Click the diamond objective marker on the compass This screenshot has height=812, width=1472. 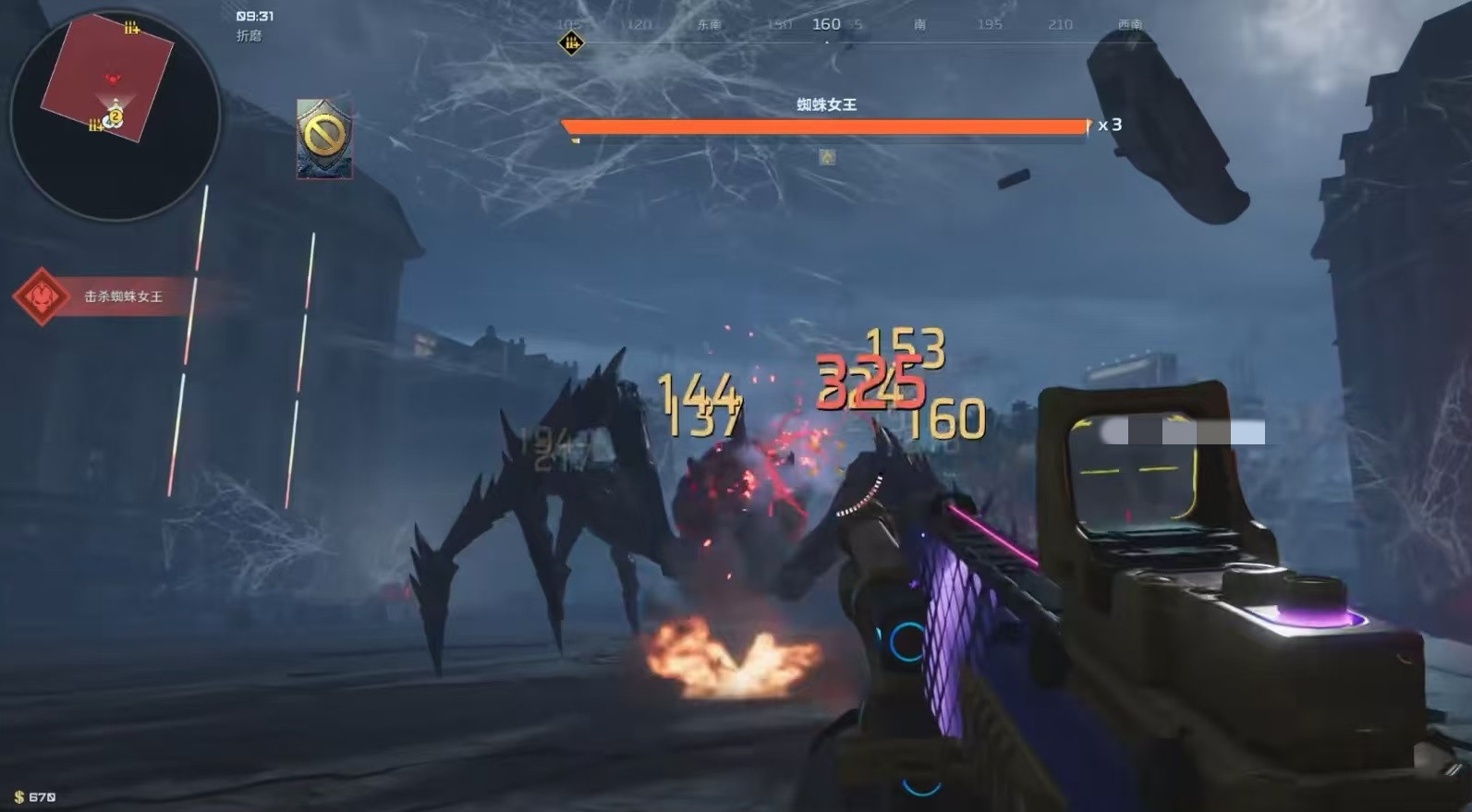click(x=571, y=42)
